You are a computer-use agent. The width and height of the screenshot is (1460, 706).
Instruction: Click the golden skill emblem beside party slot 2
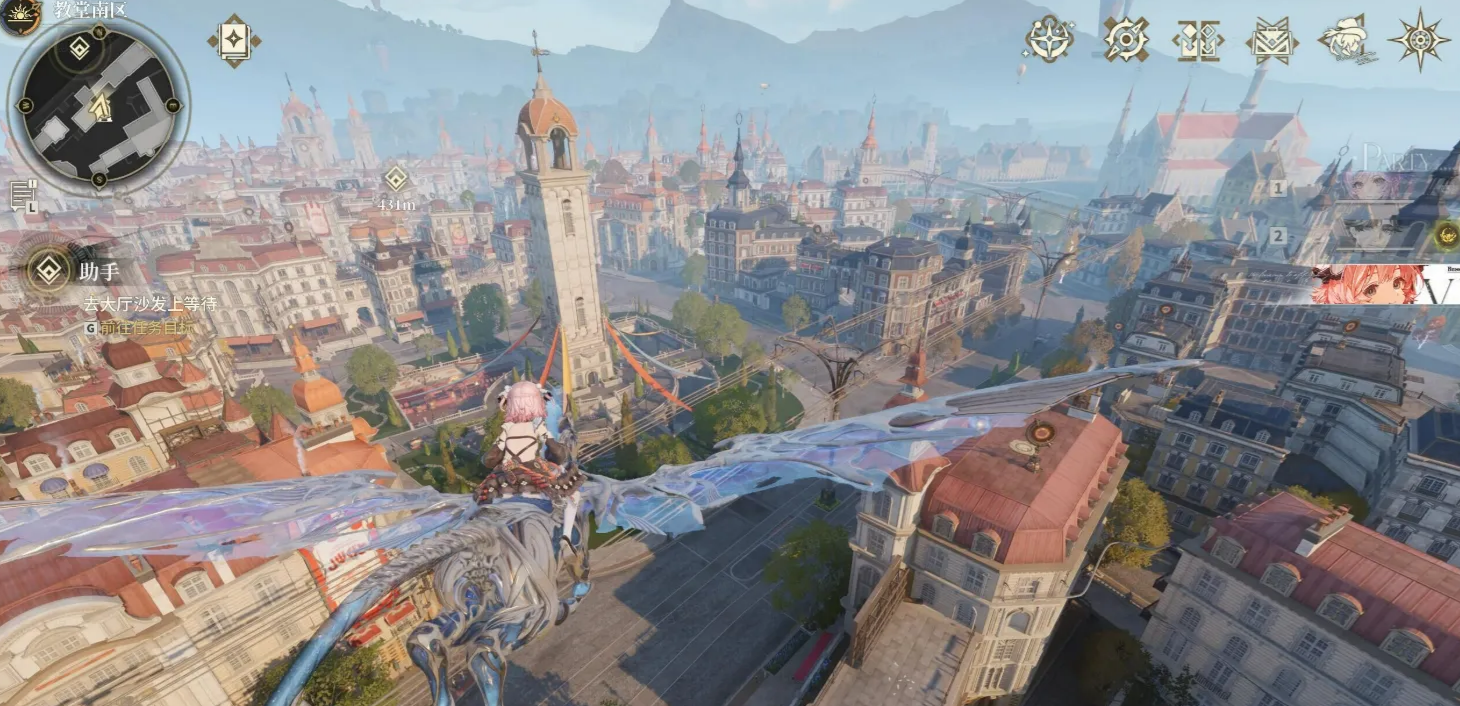(1444, 236)
